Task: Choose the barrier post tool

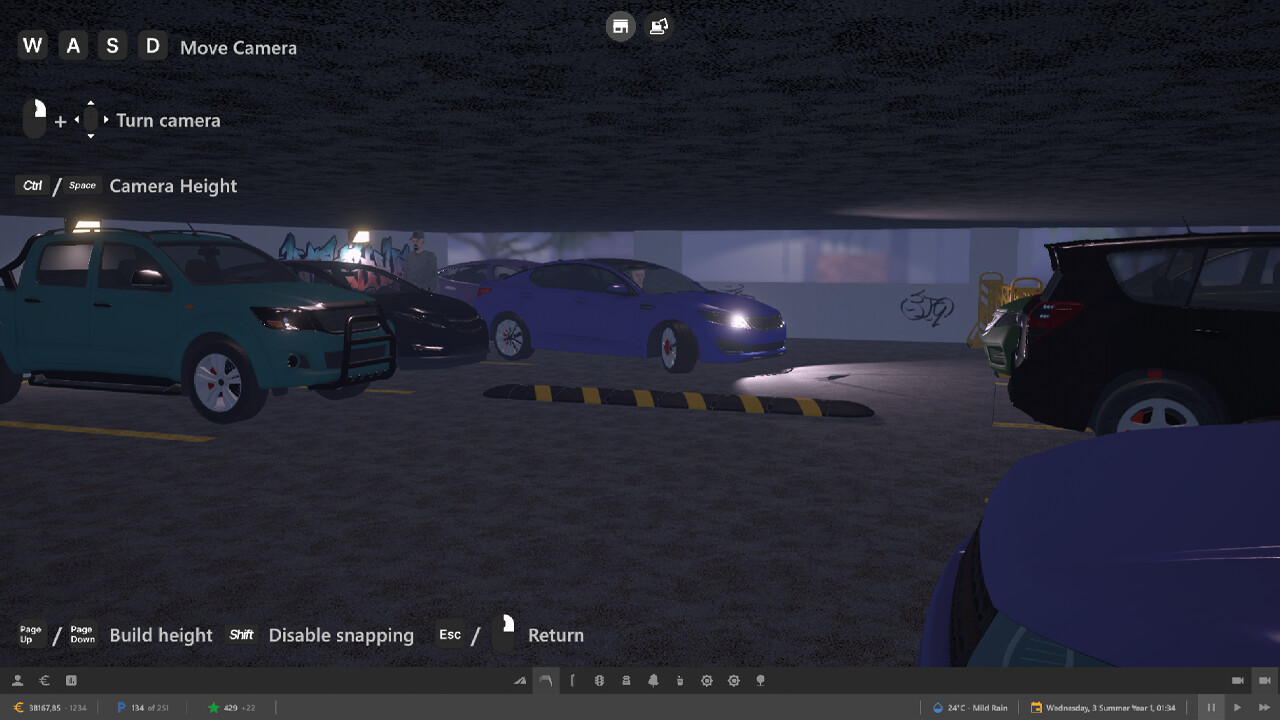Action: tap(572, 680)
